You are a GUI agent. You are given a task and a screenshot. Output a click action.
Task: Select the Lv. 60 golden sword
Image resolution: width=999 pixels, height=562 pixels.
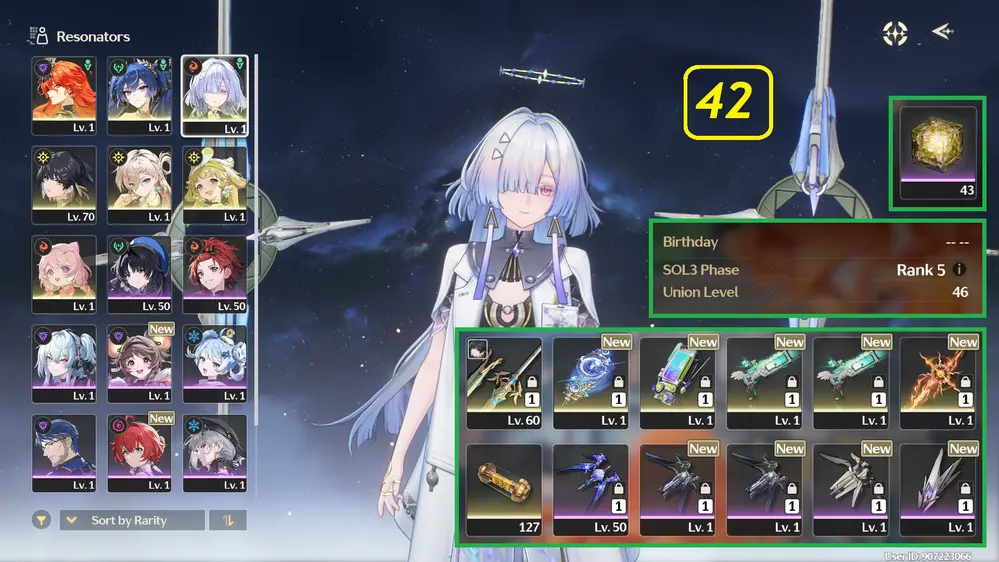504,381
